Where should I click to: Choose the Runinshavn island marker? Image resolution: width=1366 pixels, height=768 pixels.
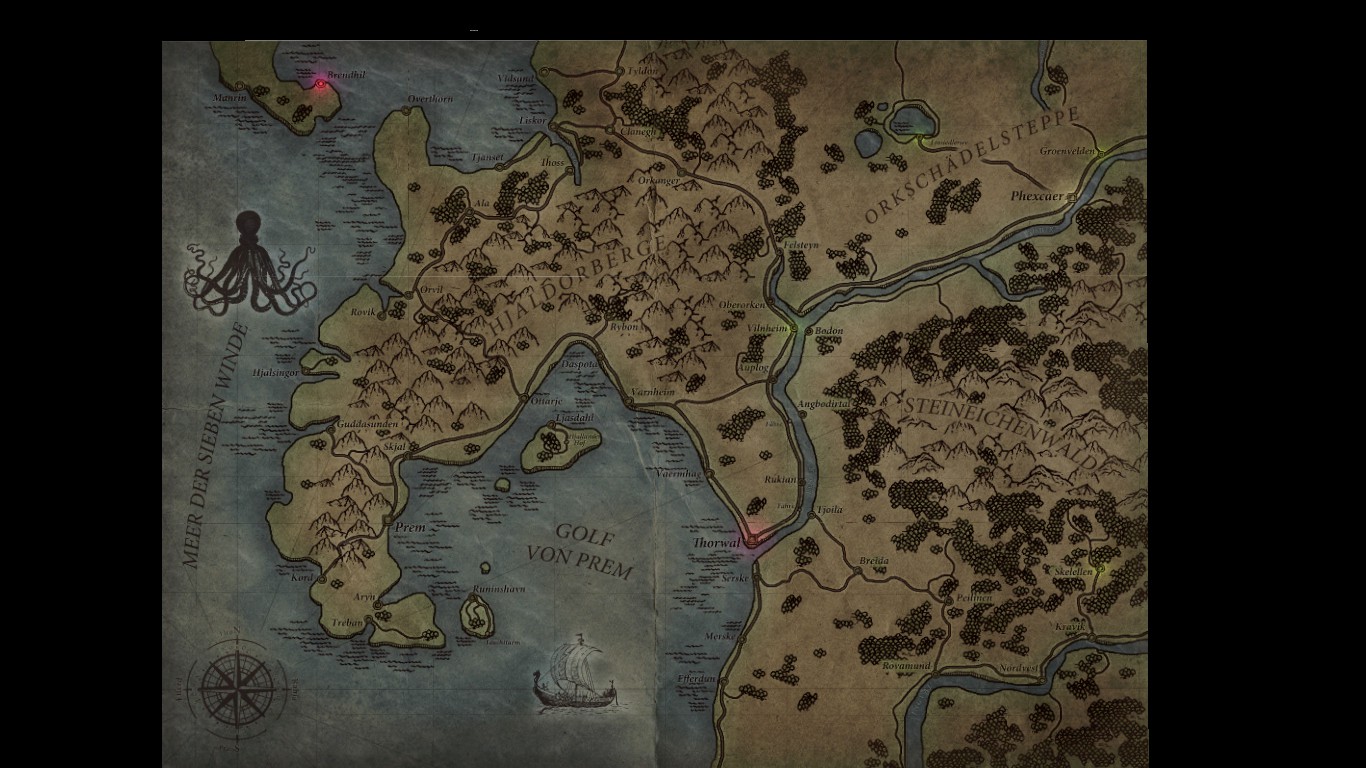coord(472,598)
